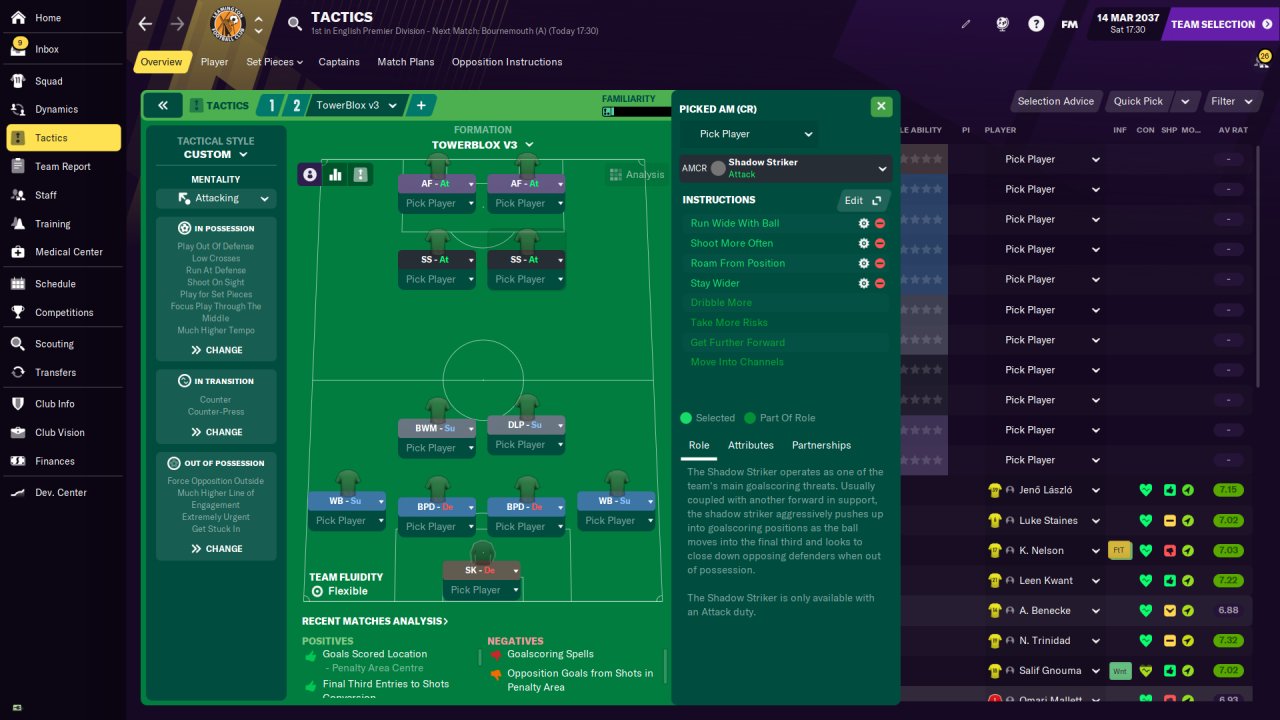Open the Partnerships tab
Screen dimensions: 1280x720
pos(821,445)
